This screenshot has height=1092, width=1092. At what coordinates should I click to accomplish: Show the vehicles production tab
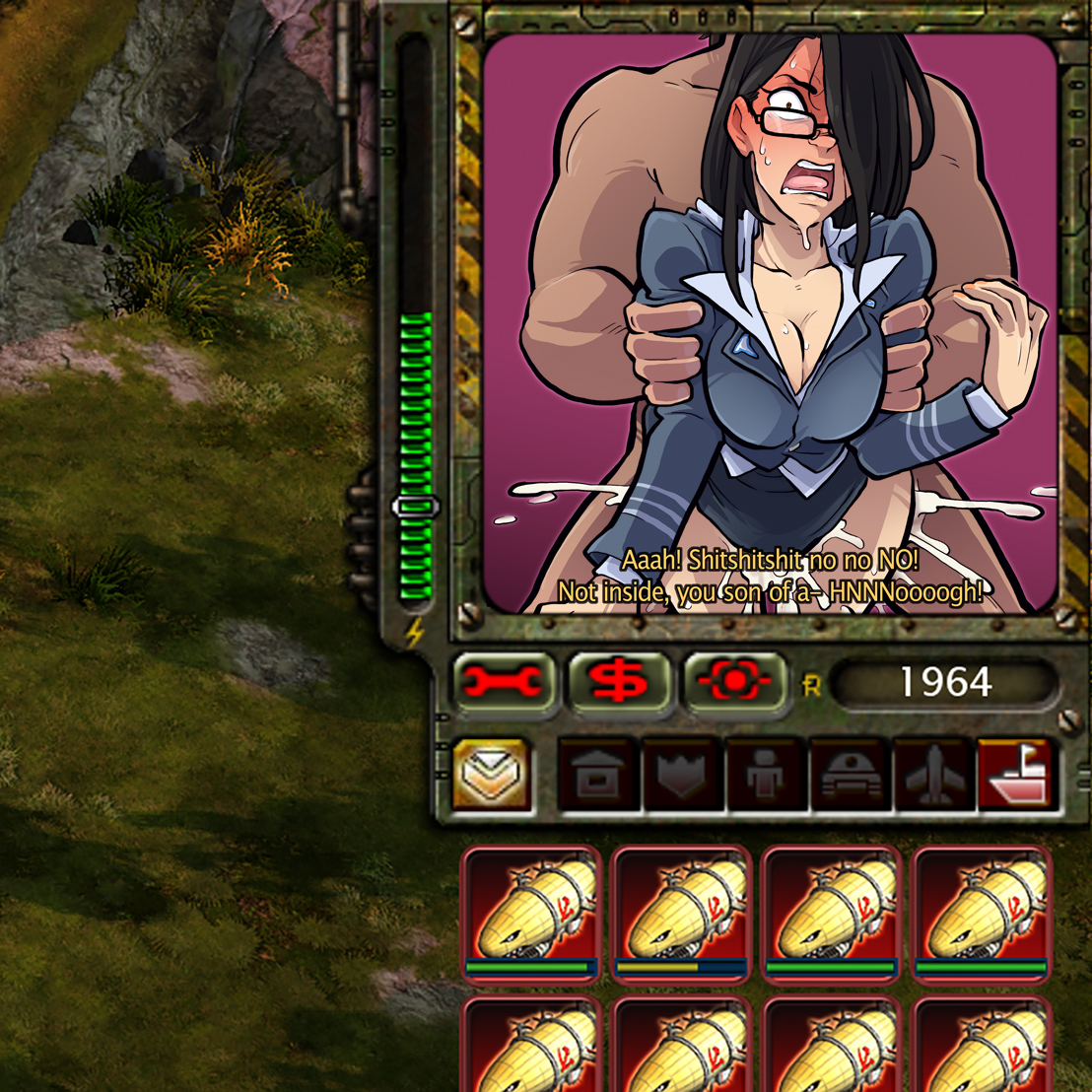tap(850, 776)
